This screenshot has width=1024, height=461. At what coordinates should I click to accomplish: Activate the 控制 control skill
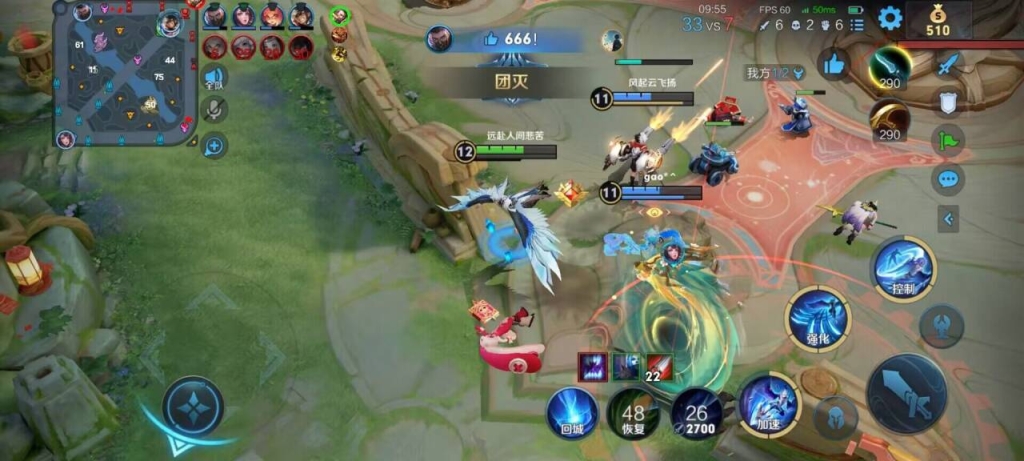coord(904,268)
